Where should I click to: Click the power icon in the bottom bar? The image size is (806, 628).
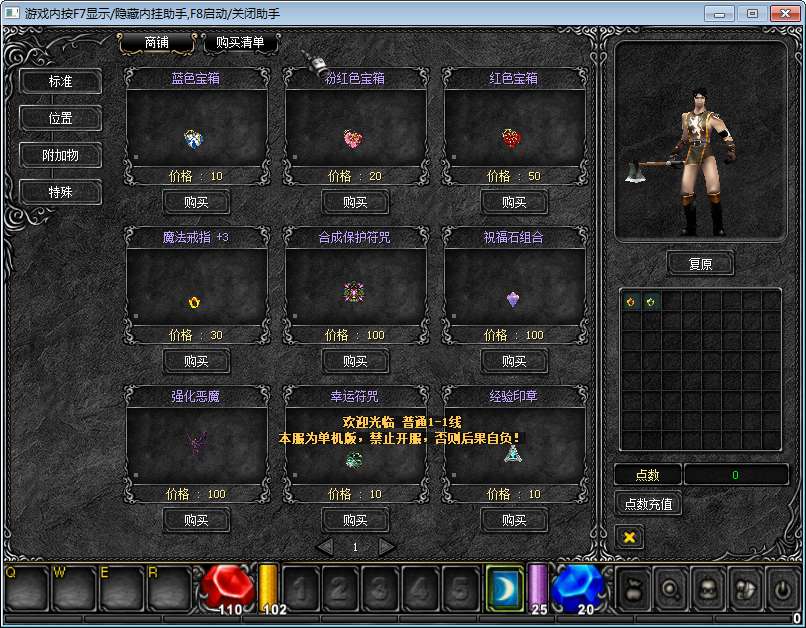[781, 588]
